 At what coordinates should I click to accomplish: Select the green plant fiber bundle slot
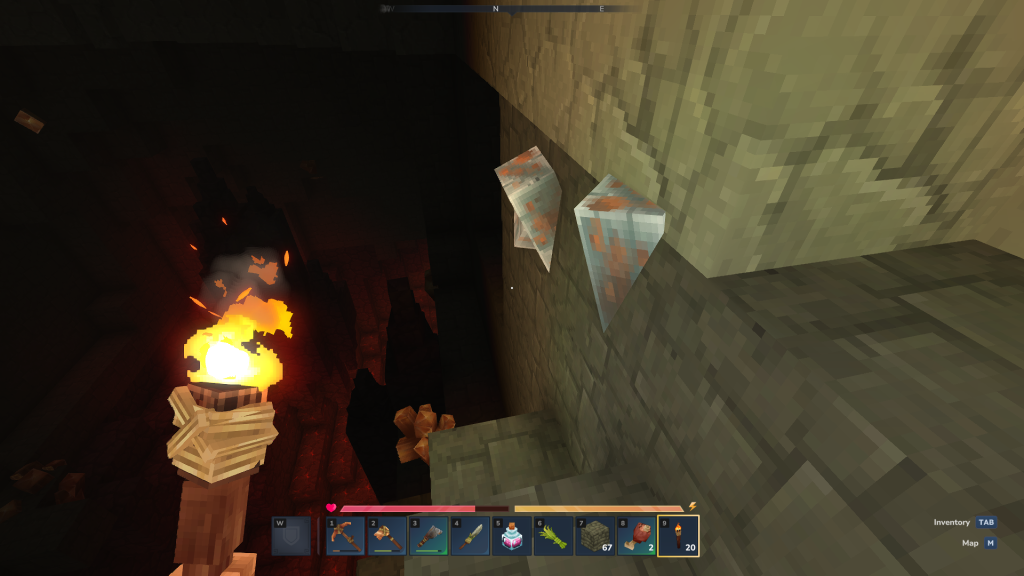coord(553,535)
